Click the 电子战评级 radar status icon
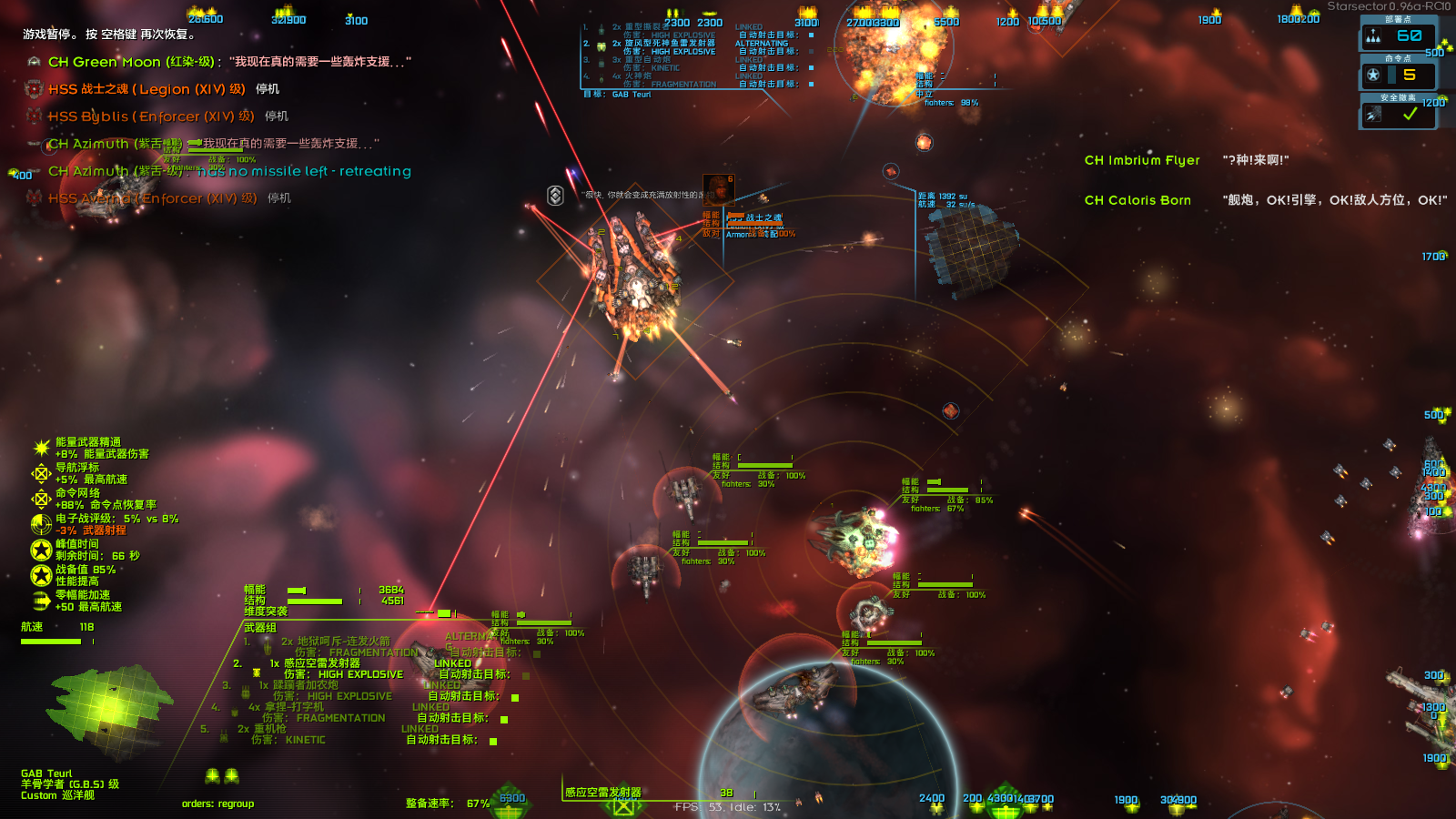Image resolution: width=1456 pixels, height=819 pixels. [x=41, y=524]
